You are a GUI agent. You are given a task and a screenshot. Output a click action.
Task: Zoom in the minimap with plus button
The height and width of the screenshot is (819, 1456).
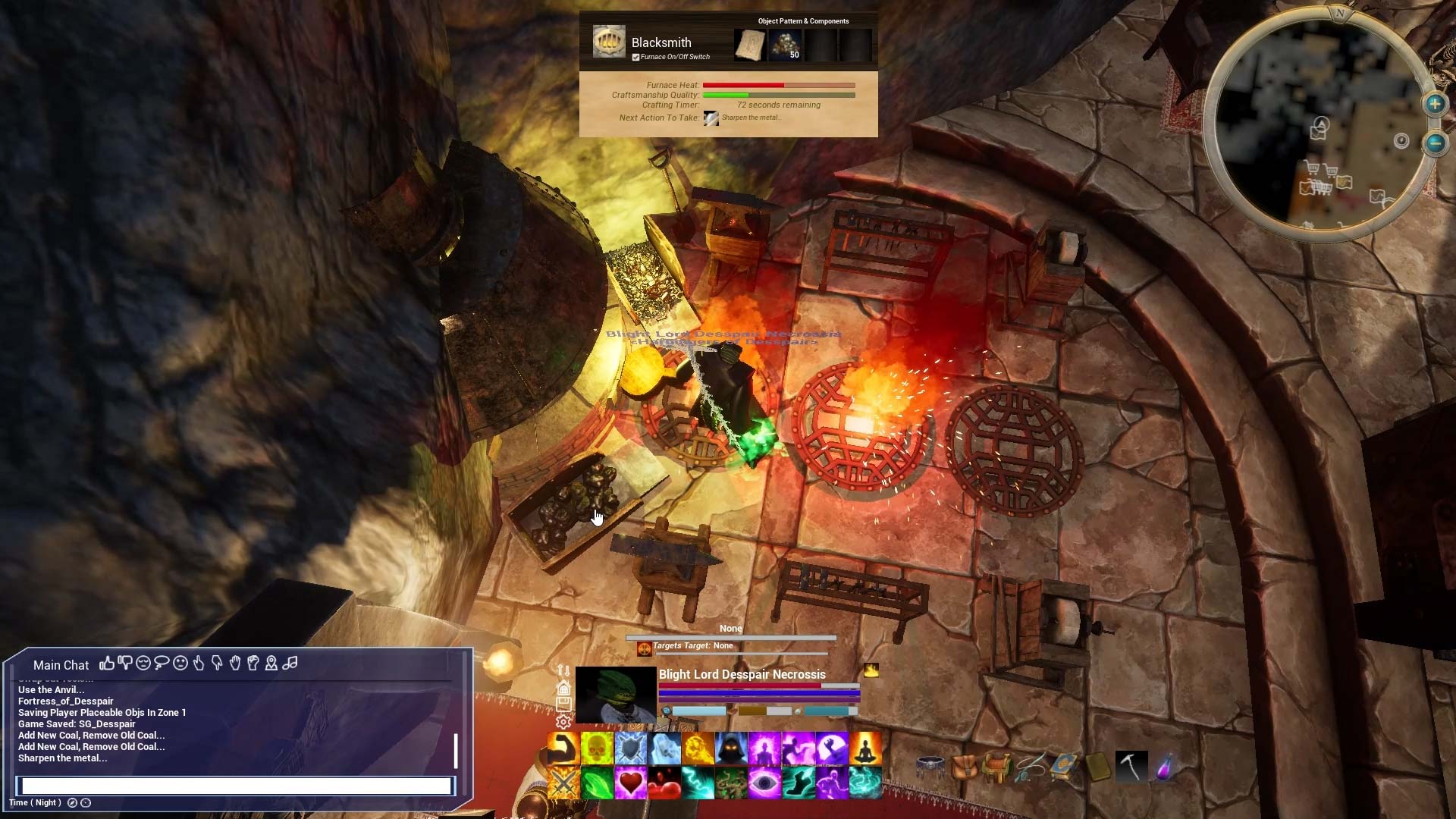click(x=1435, y=104)
